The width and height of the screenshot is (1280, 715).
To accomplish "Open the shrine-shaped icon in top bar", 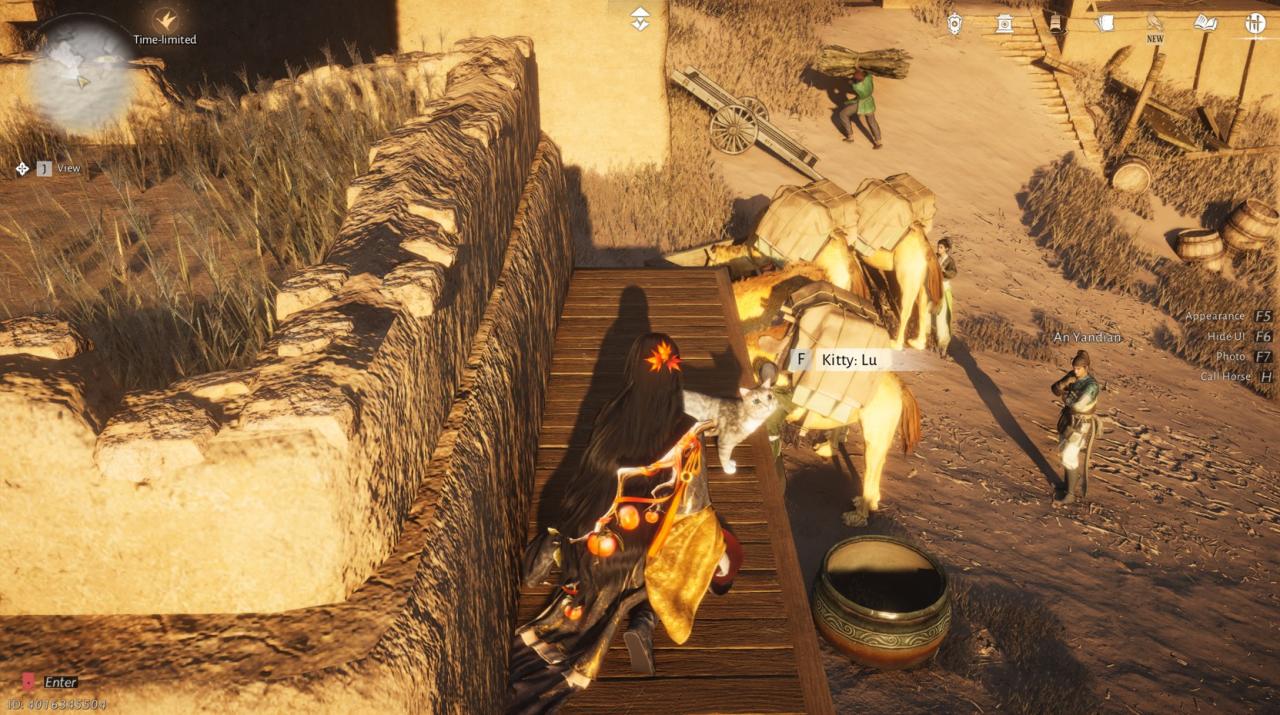I will [x=1004, y=22].
